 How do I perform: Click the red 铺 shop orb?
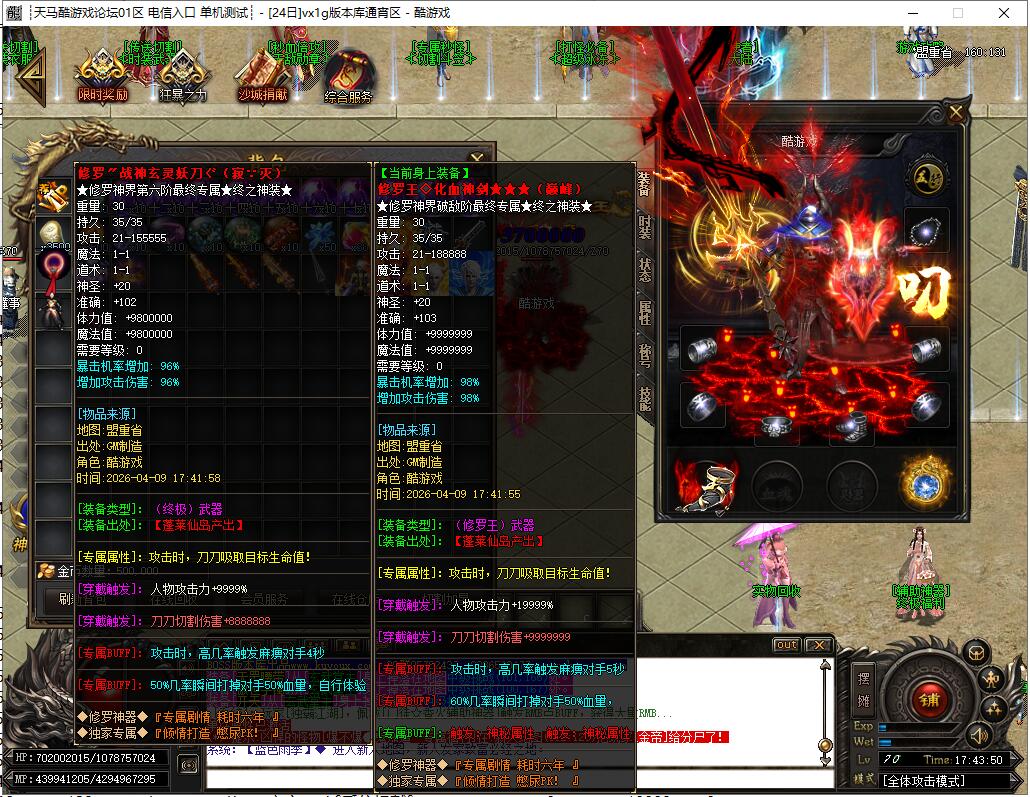click(x=930, y=699)
